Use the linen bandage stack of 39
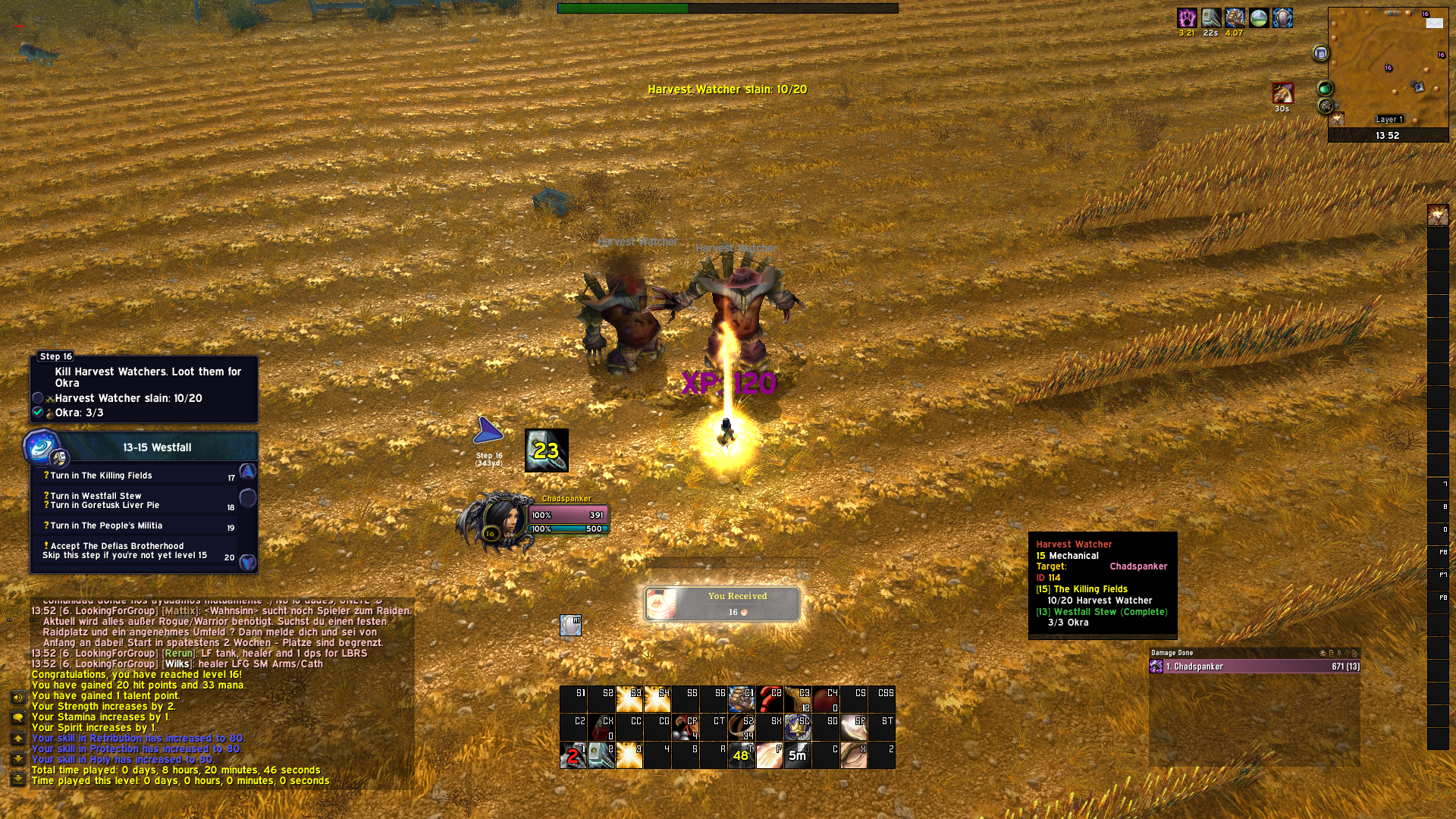1456x819 pixels. pos(741,727)
